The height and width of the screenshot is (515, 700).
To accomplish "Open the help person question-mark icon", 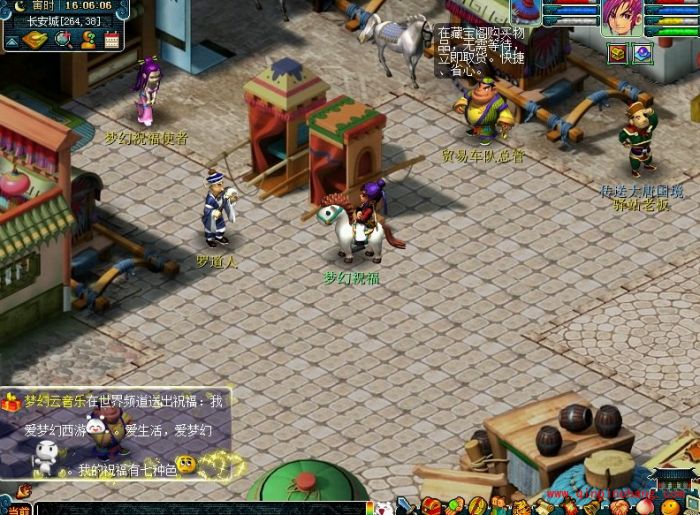I will coord(88,39).
